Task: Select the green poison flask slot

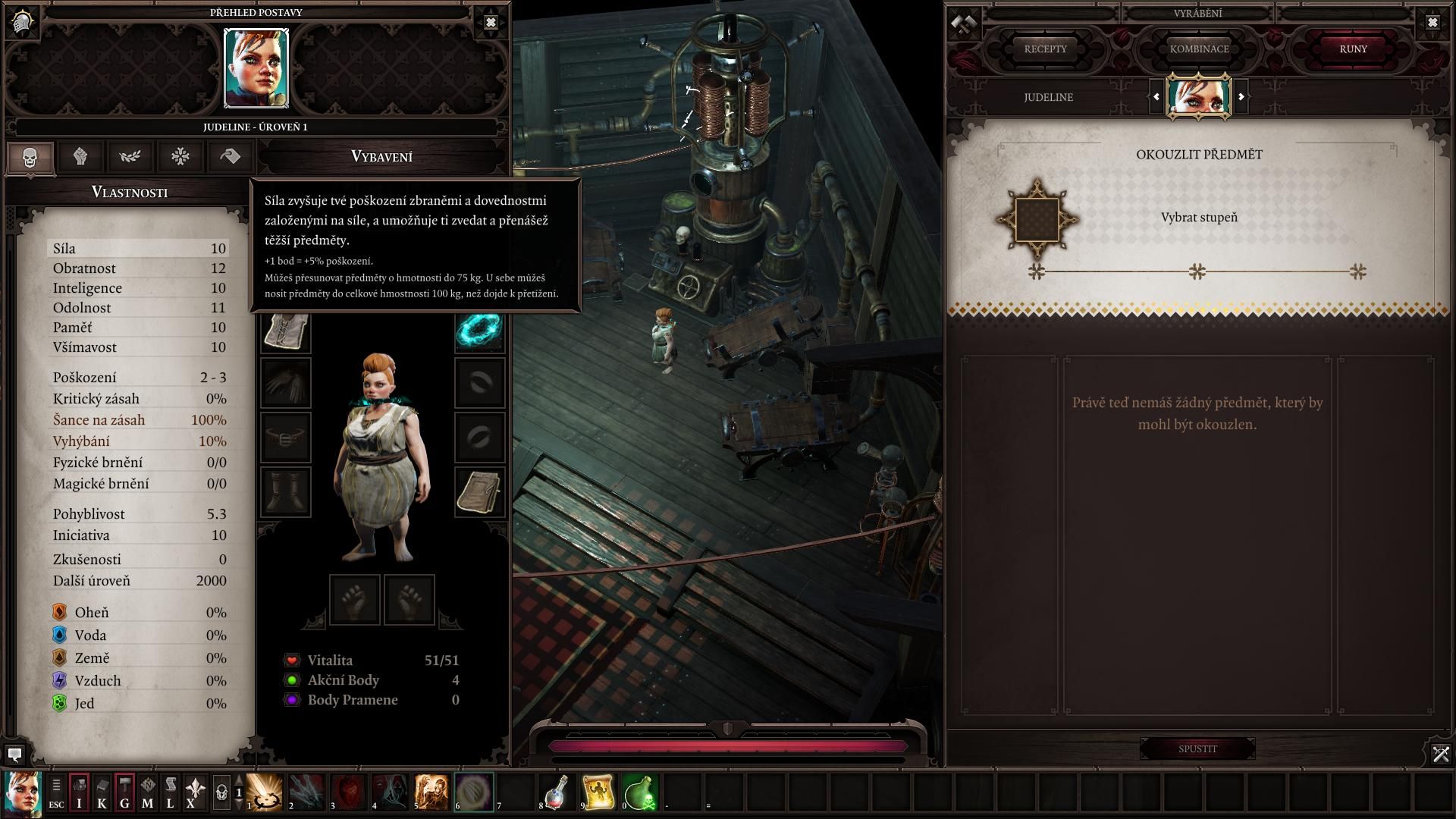Action: 639,792
